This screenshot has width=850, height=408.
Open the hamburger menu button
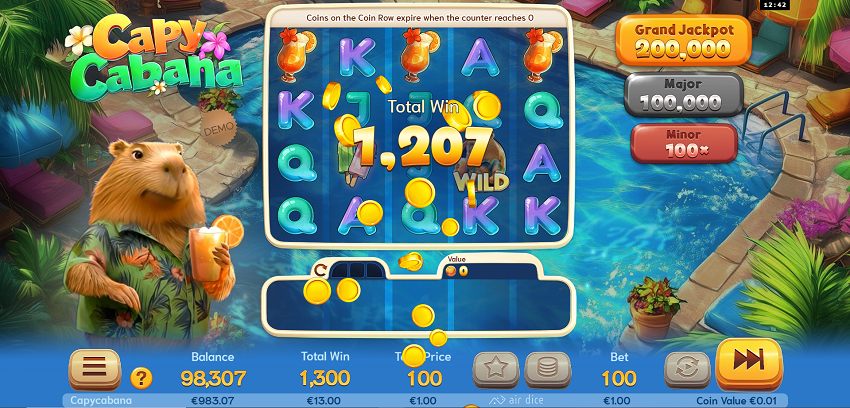coord(94,368)
